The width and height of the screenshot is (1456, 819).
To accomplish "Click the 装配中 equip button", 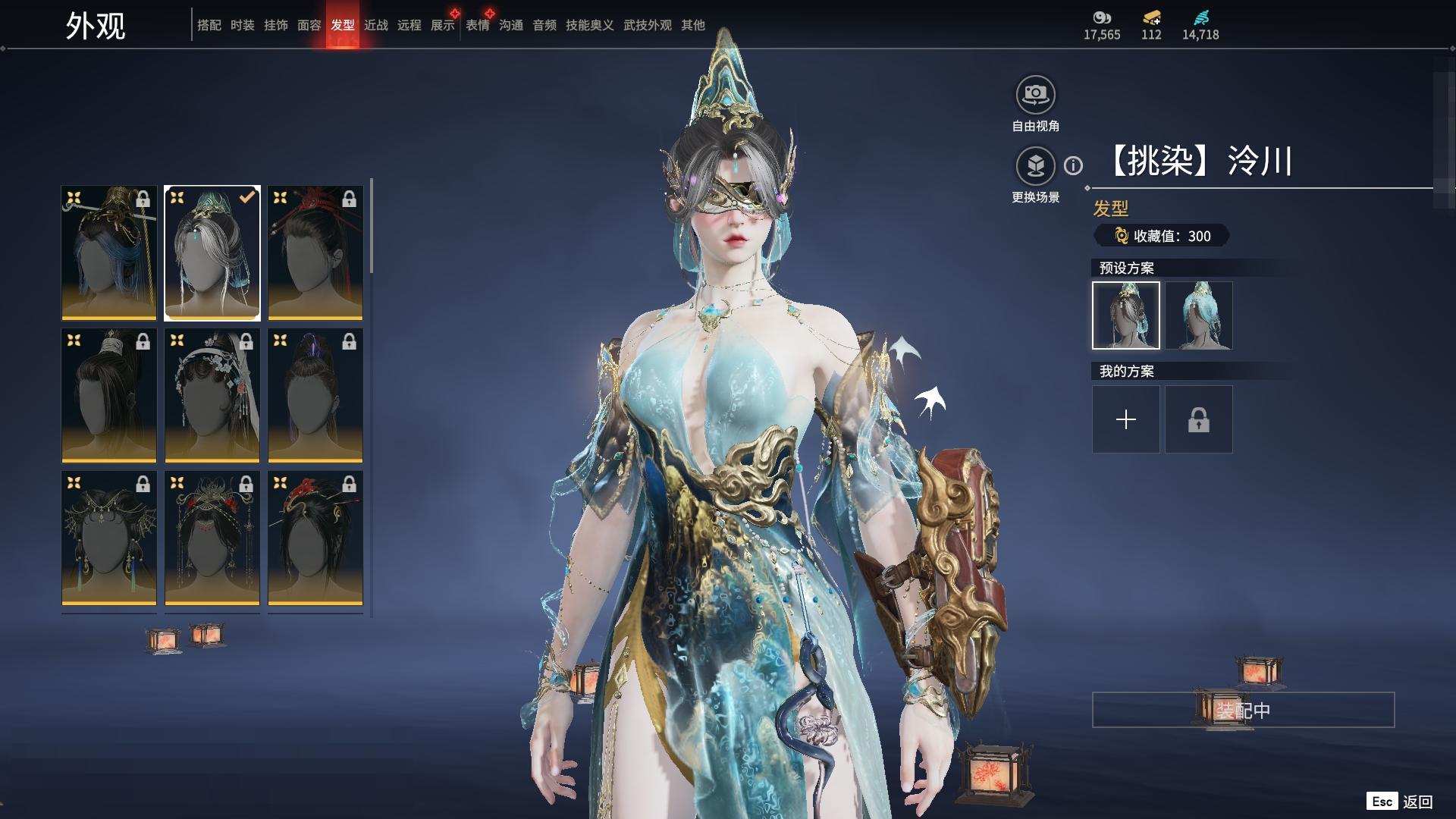I will [1242, 710].
